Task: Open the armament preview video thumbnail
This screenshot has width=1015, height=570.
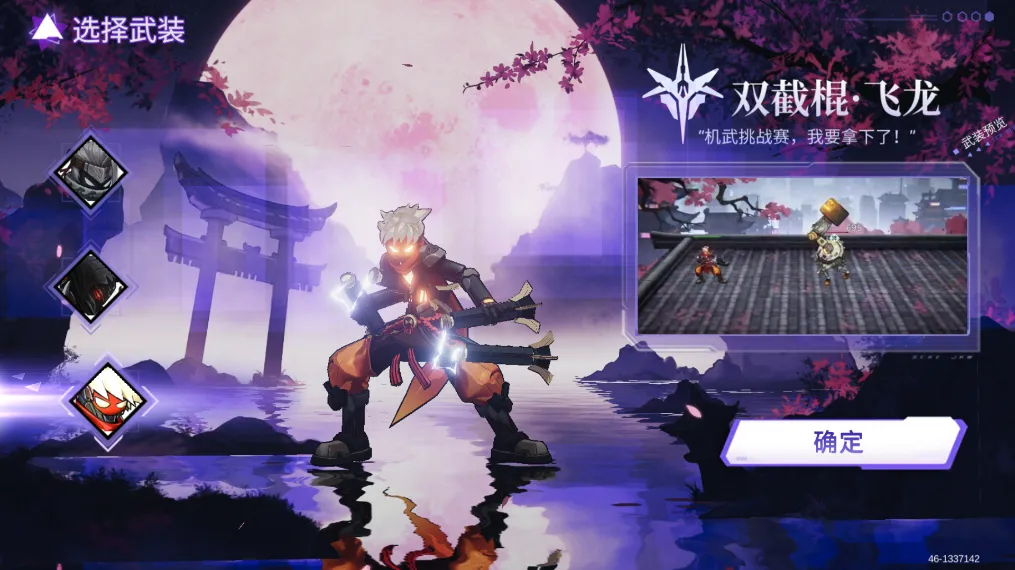Action: point(802,255)
